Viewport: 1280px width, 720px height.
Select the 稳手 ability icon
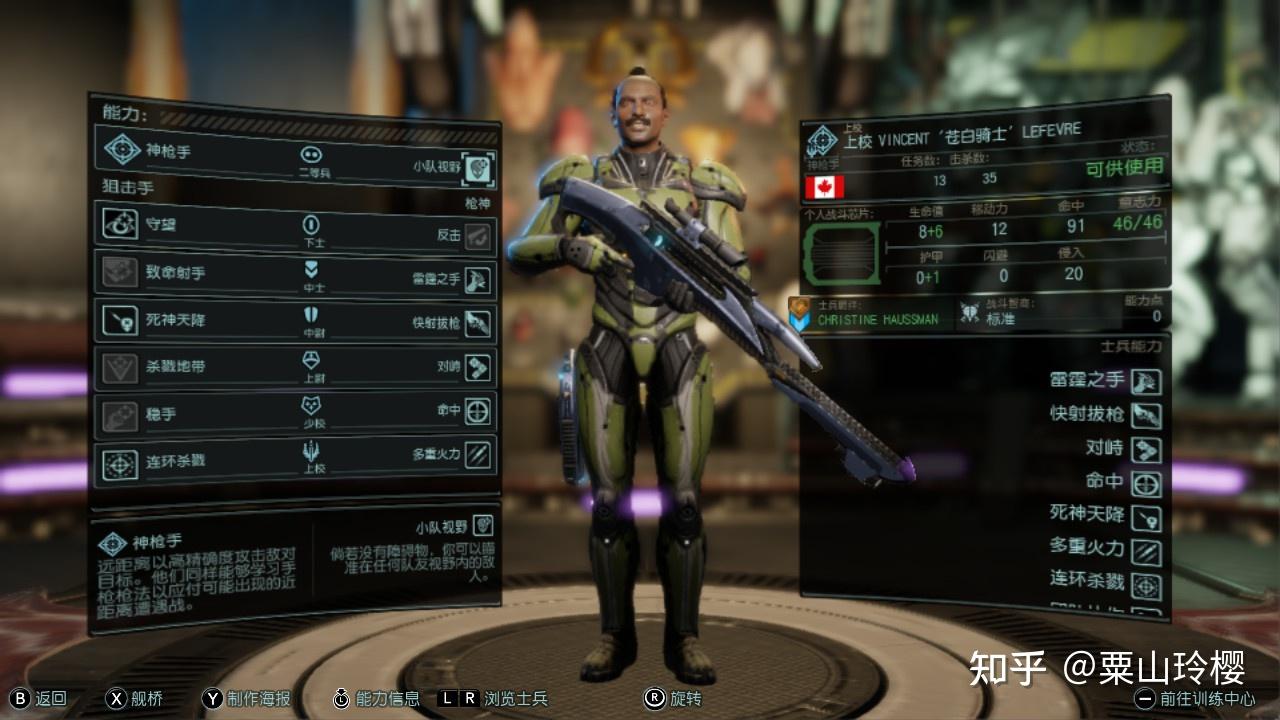[x=120, y=414]
